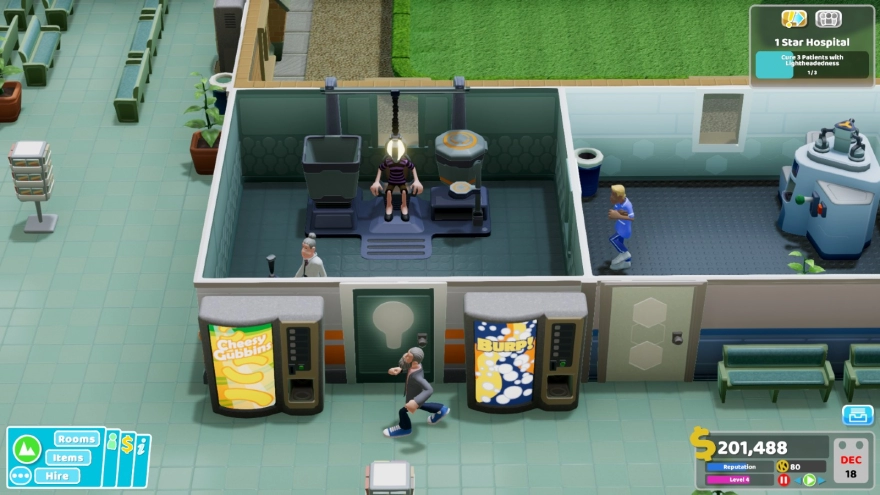Screen dimensions: 880x495
Task: Open the Items menu
Action: pos(67,457)
